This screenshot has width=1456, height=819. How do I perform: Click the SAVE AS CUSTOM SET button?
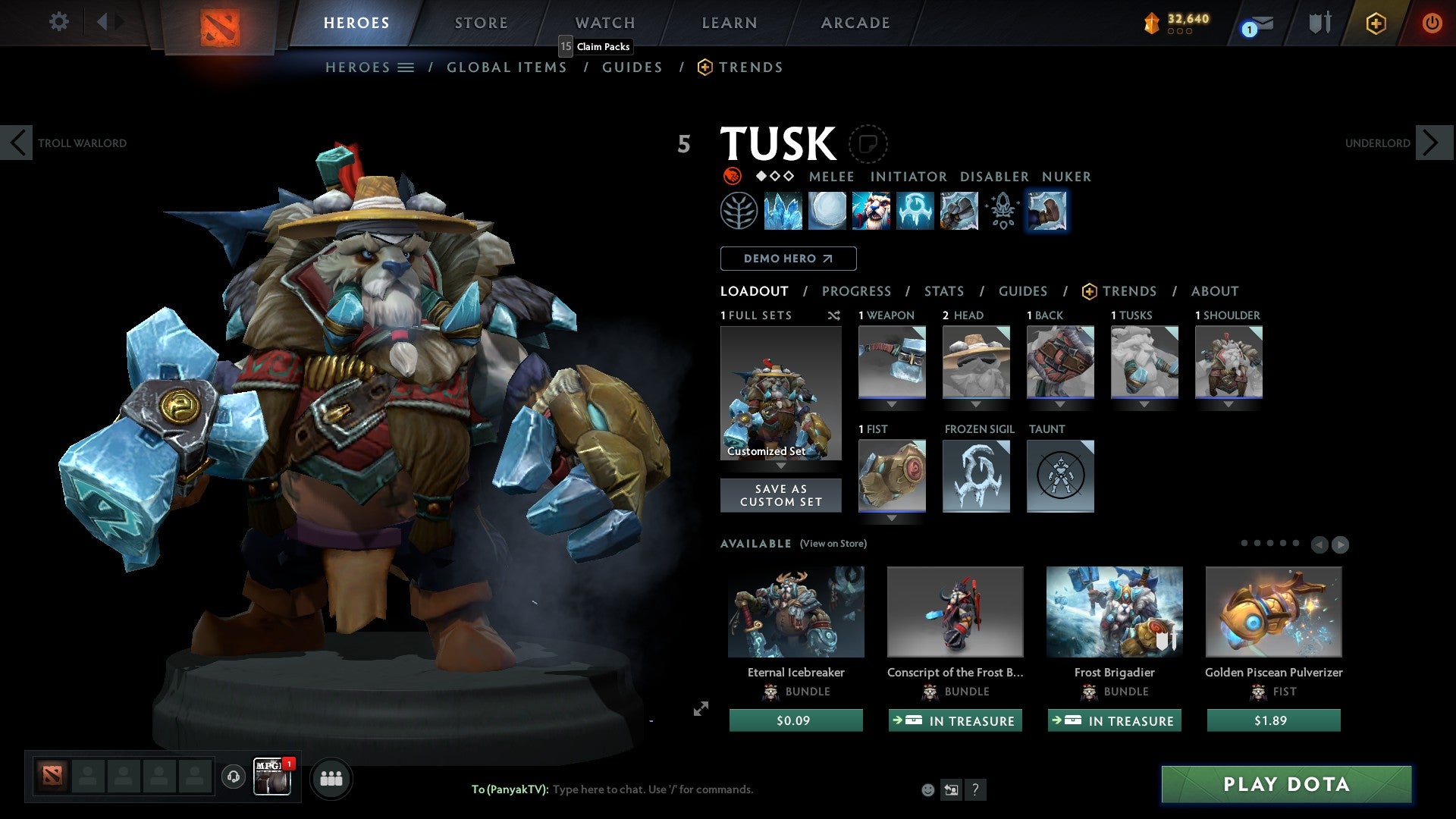pyautogui.click(x=780, y=495)
